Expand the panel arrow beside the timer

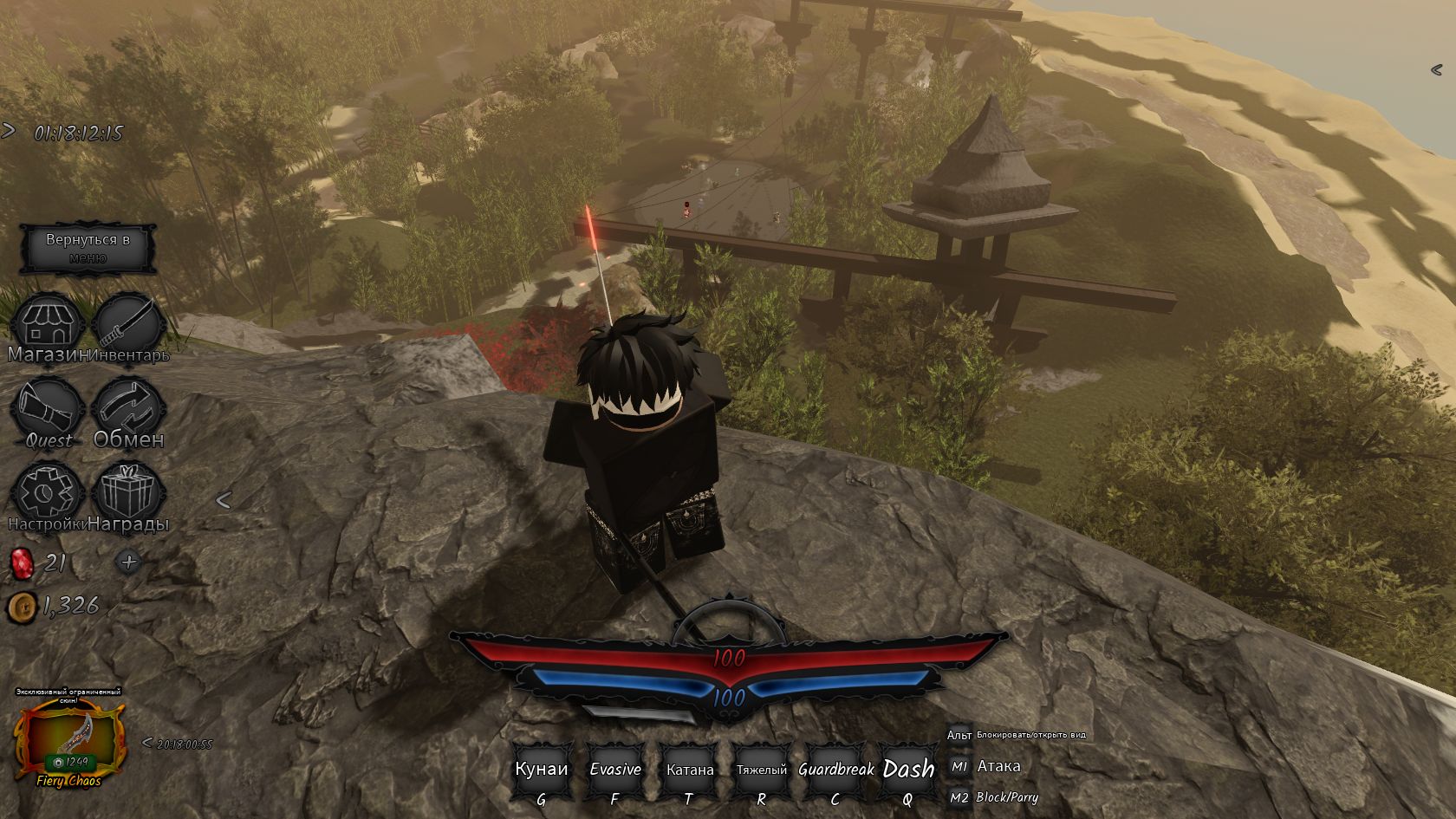tap(9, 131)
